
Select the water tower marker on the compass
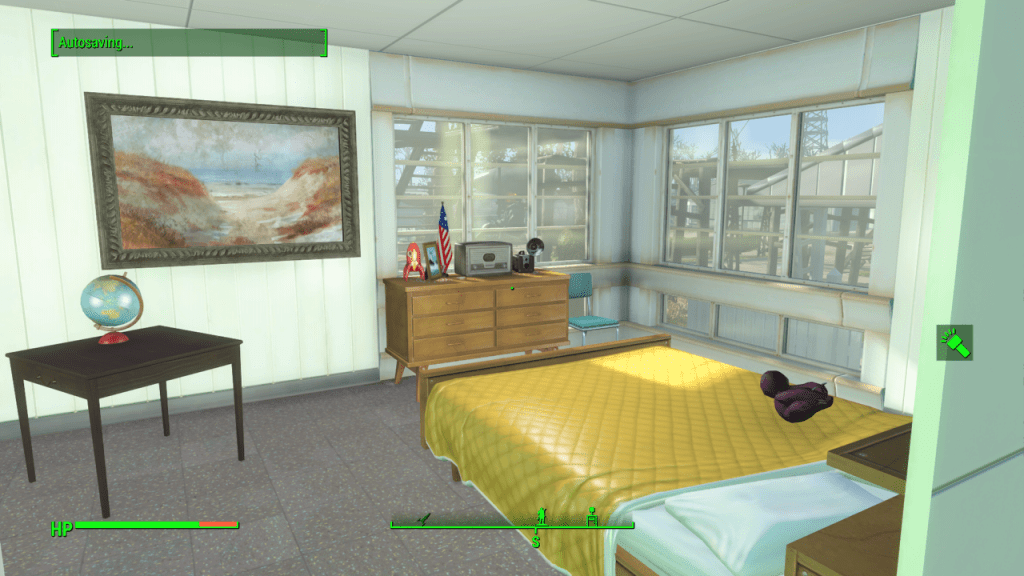592,516
